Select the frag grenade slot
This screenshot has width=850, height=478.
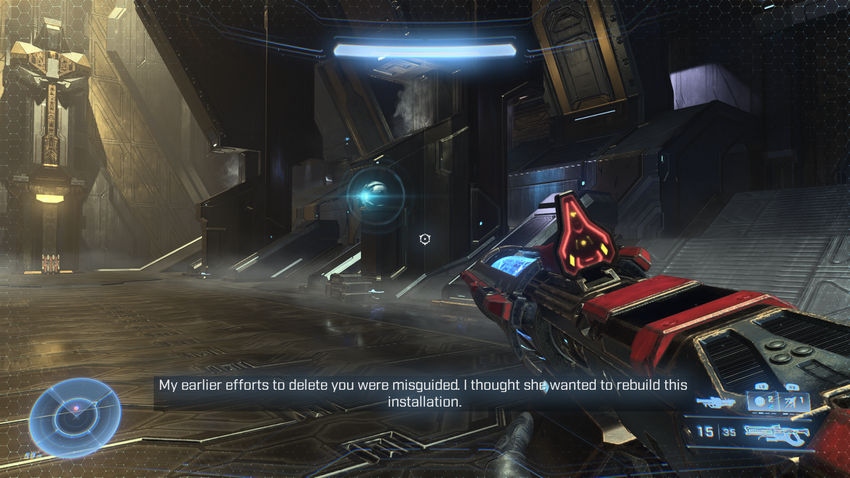764,402
